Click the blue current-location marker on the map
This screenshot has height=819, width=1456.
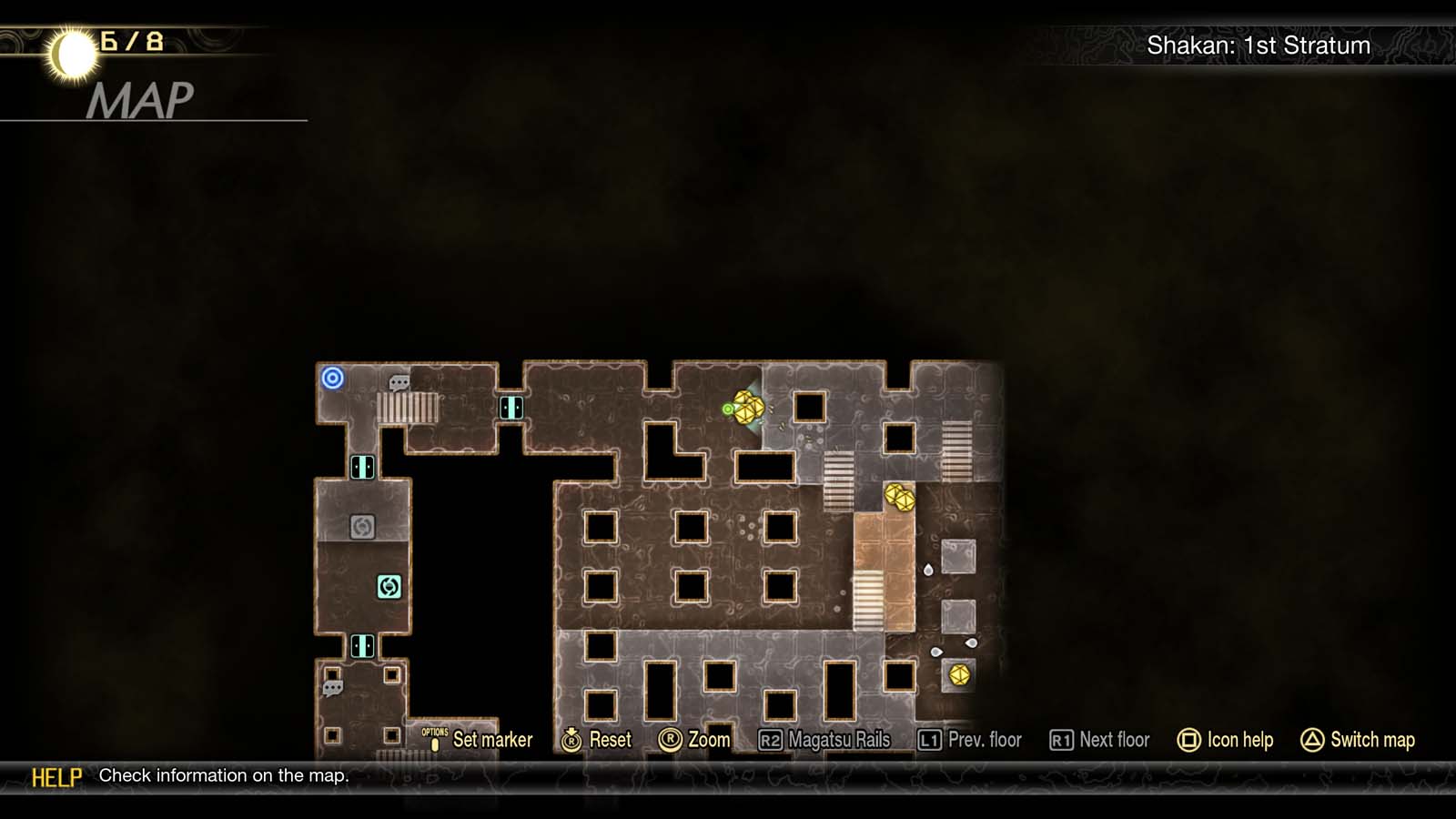(x=333, y=378)
